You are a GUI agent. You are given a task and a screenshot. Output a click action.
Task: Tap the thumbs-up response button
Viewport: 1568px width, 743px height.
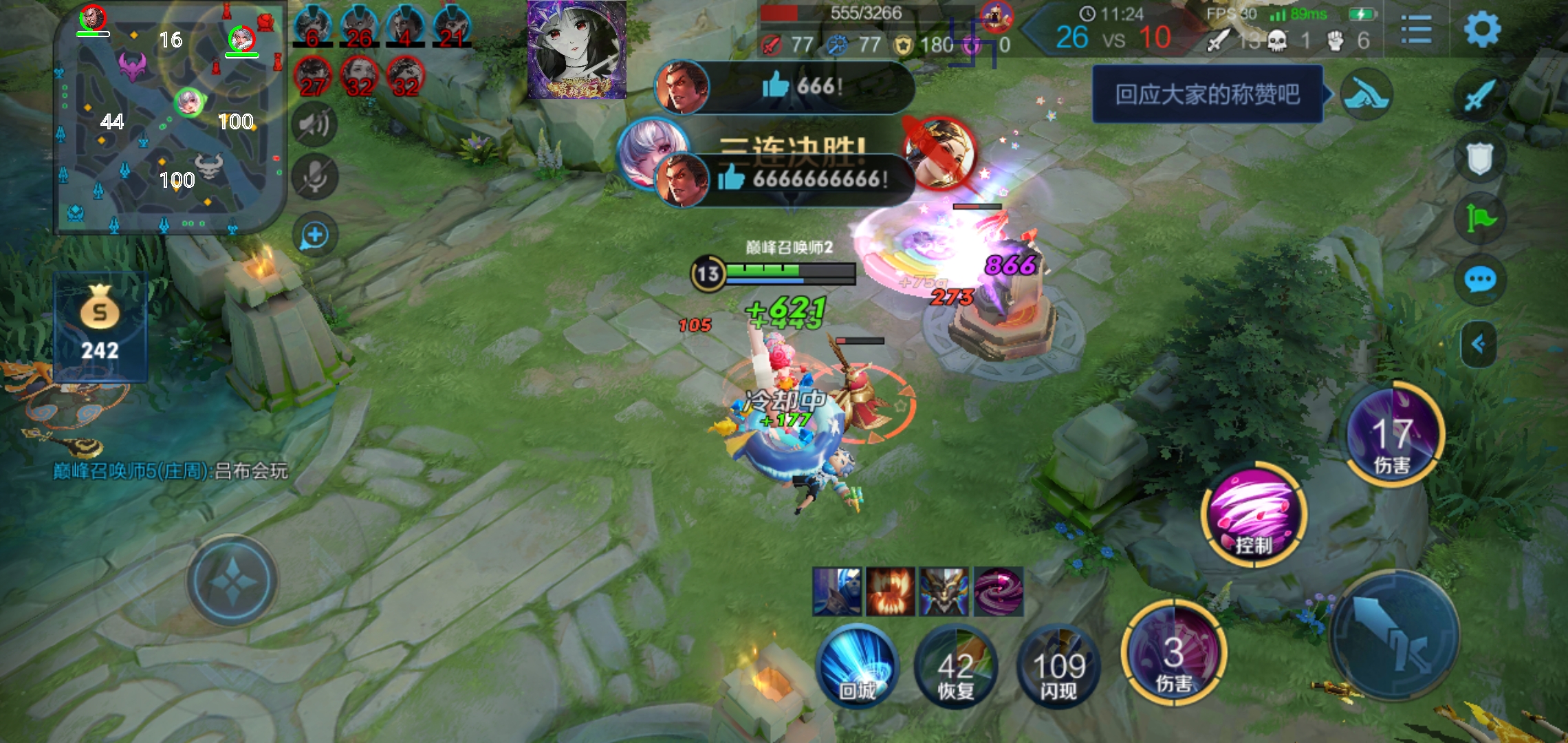pyautogui.click(x=1367, y=94)
